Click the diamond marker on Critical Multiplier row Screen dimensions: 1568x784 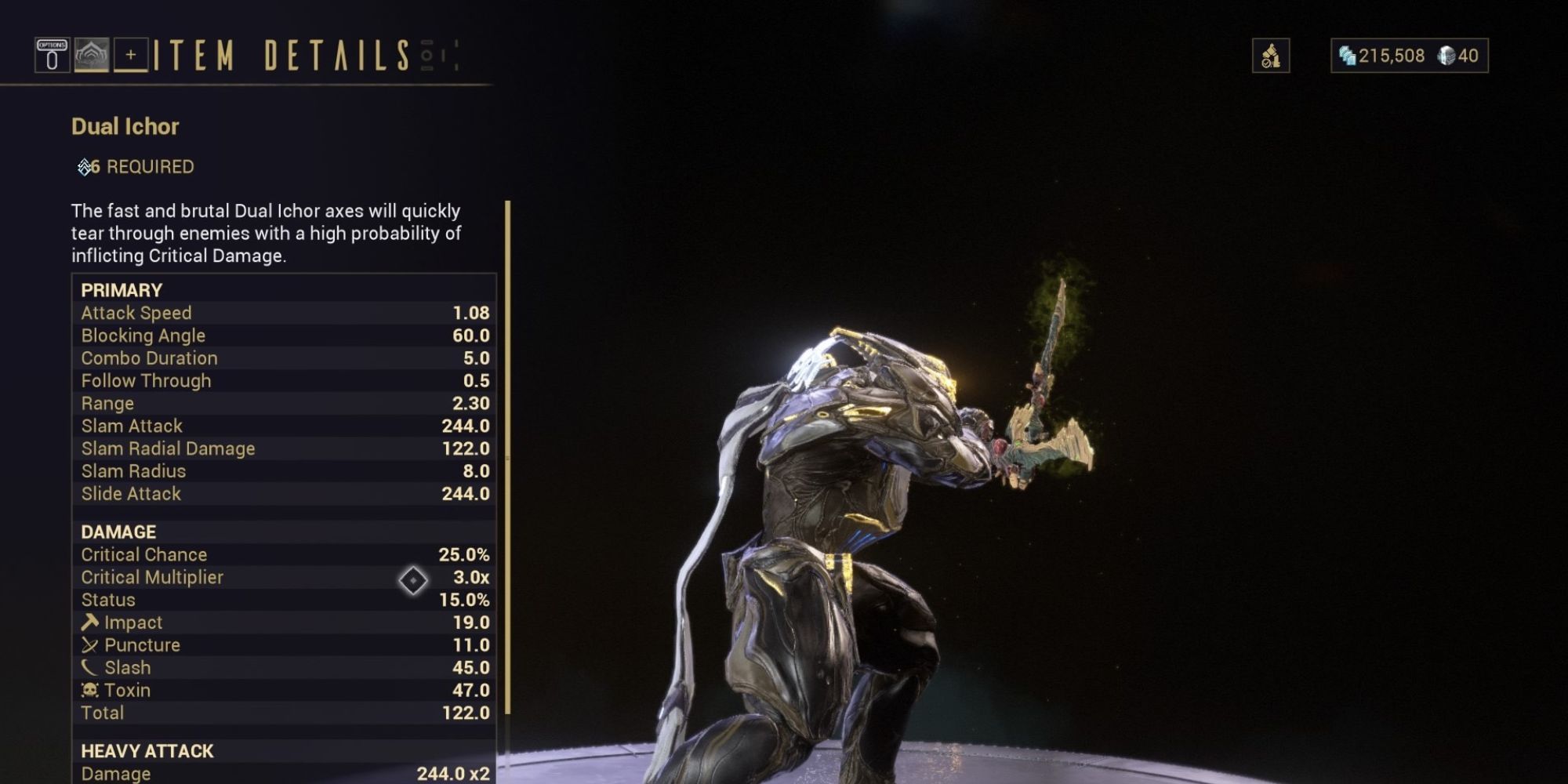tap(412, 581)
